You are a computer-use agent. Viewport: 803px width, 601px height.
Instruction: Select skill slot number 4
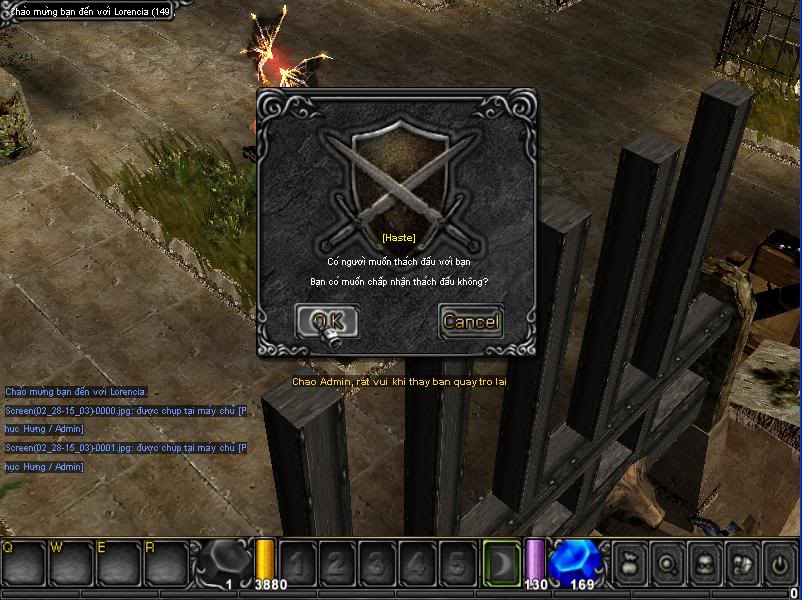(416, 564)
